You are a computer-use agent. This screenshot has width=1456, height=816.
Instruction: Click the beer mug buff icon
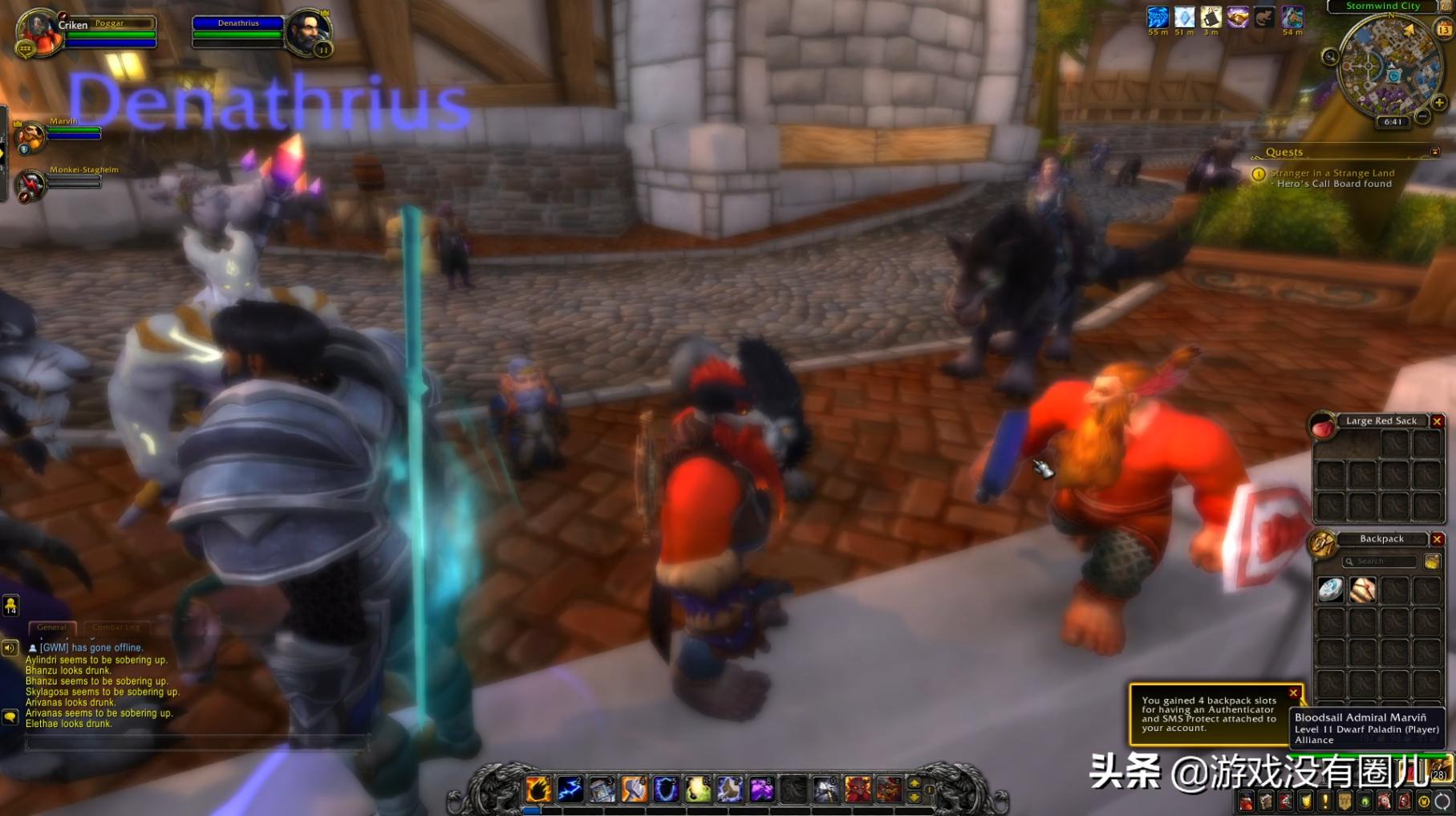pyautogui.click(x=1211, y=17)
